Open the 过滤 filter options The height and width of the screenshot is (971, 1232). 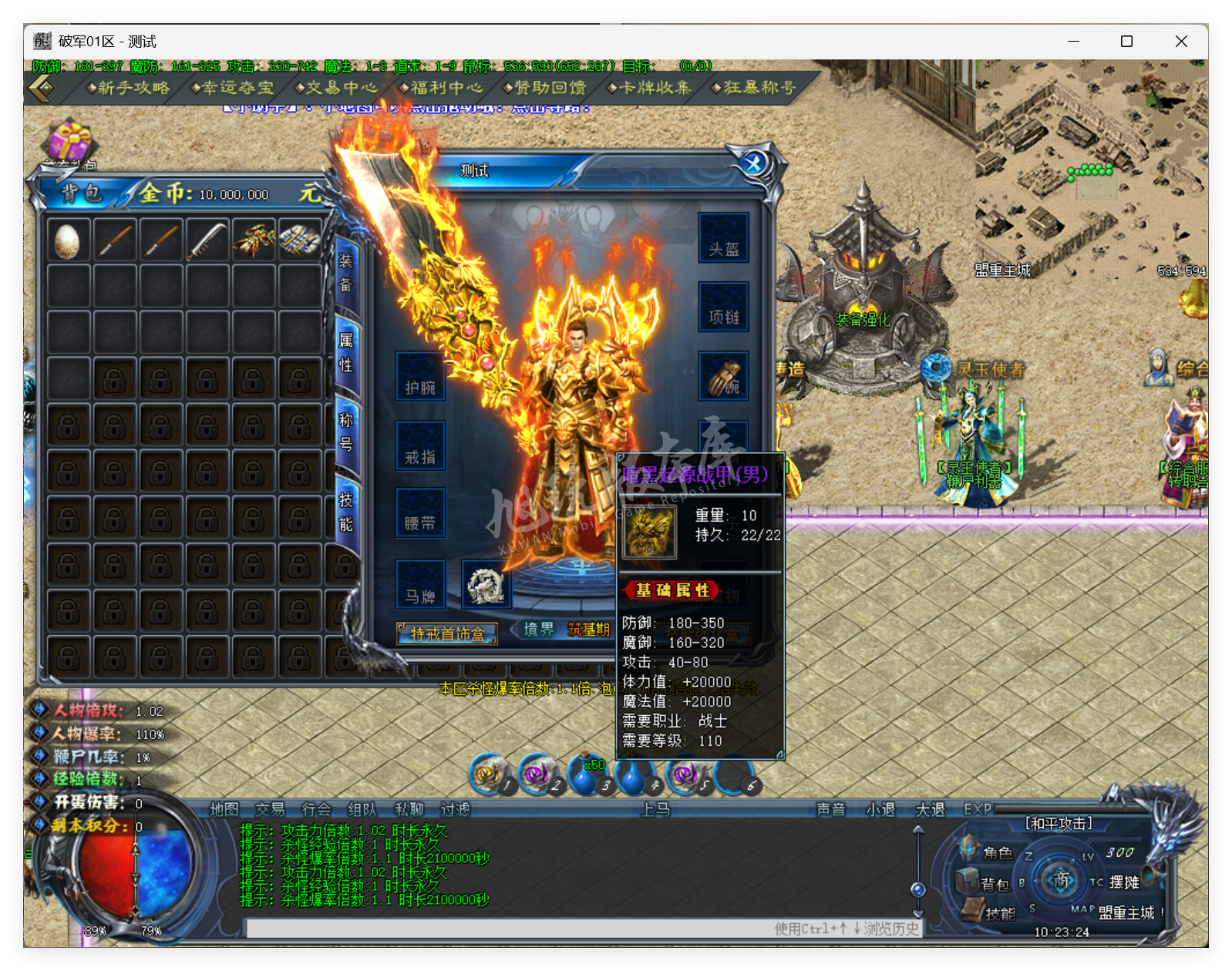click(x=456, y=809)
